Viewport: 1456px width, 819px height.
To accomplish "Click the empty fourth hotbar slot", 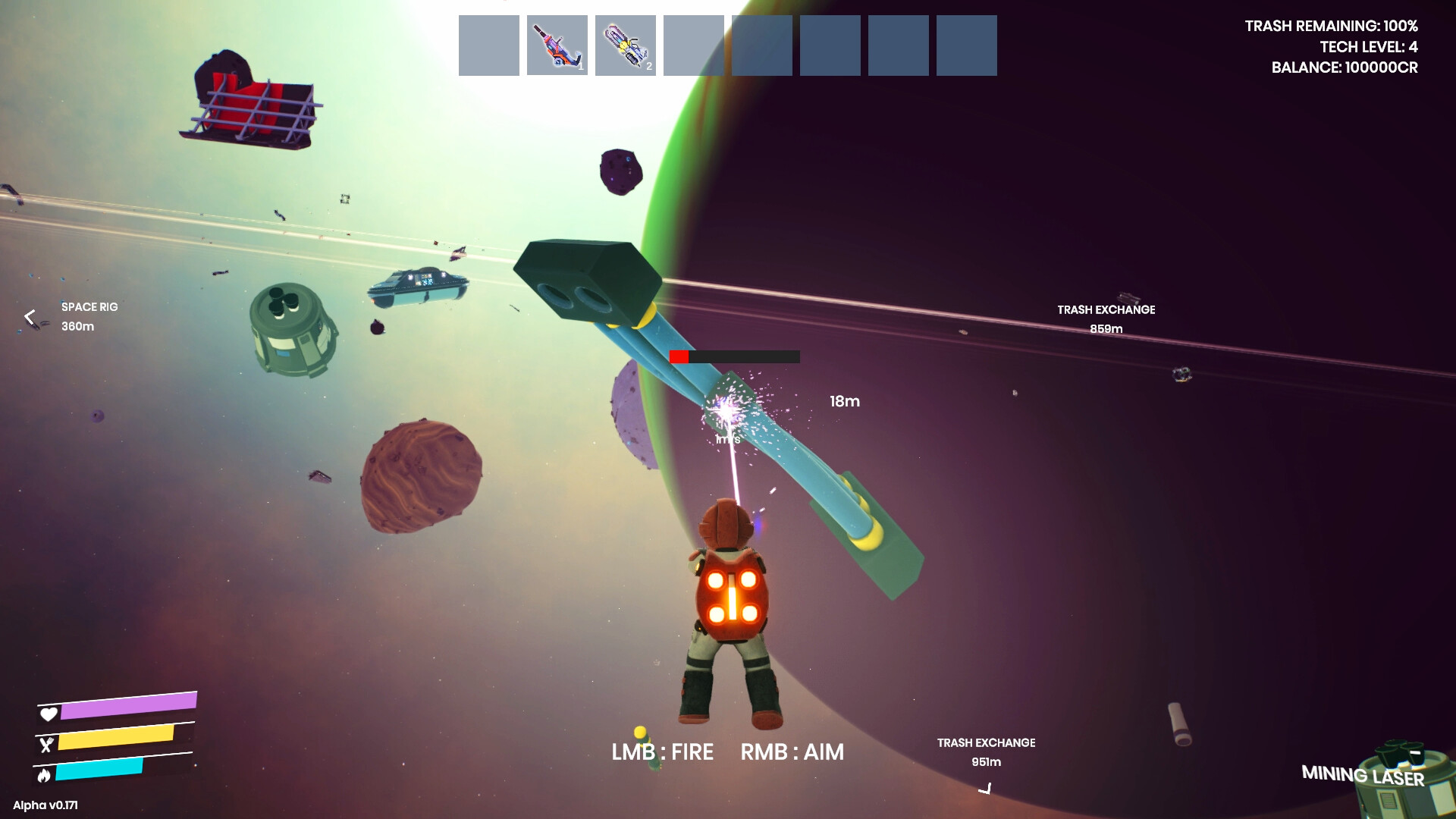I will (x=693, y=45).
